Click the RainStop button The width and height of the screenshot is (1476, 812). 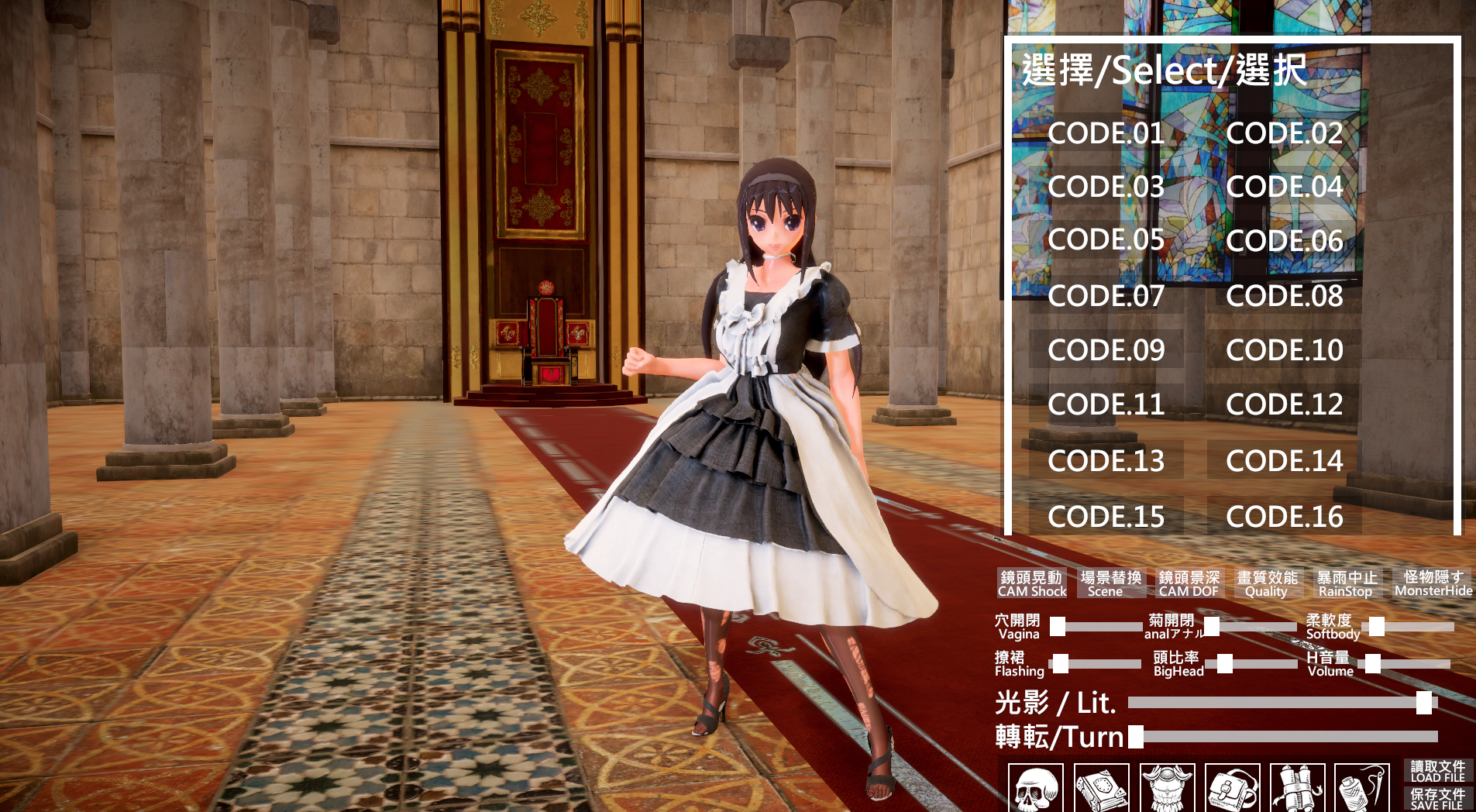1346,583
